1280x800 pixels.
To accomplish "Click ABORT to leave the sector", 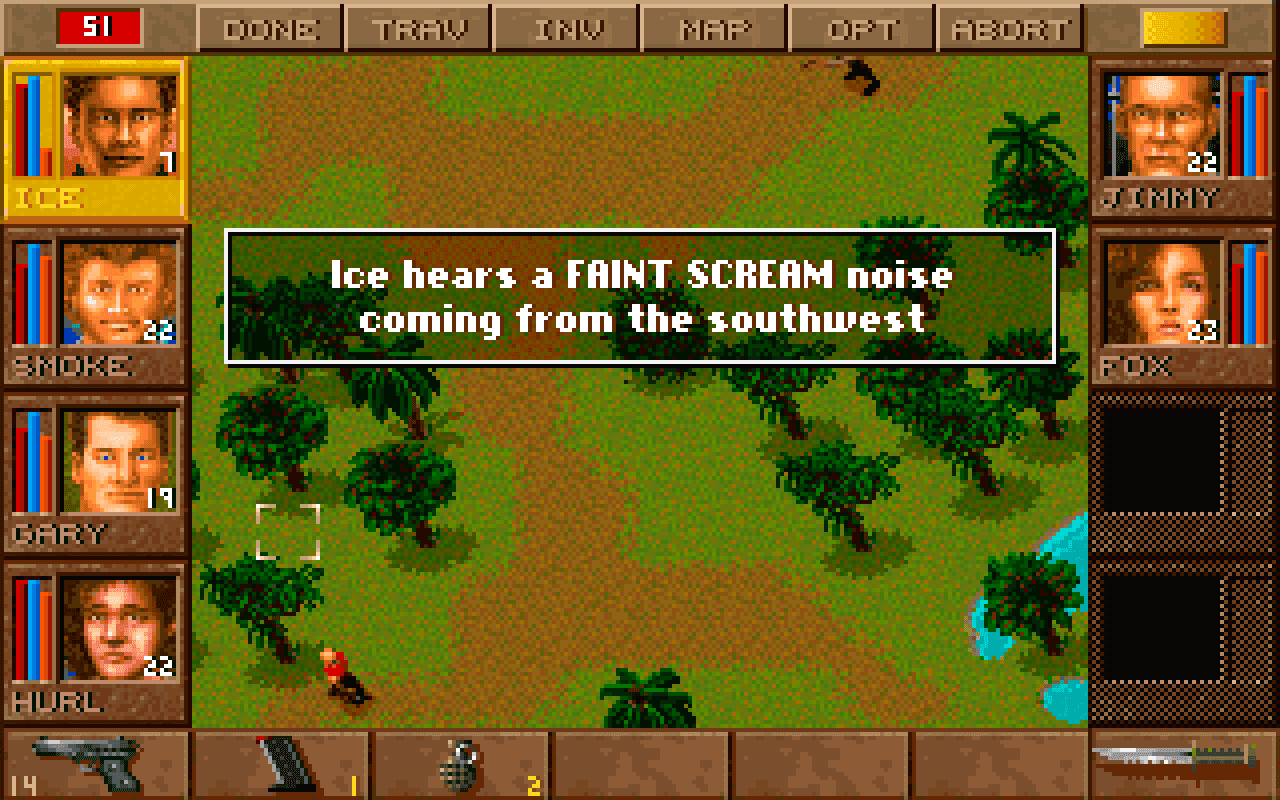I will click(x=1010, y=27).
